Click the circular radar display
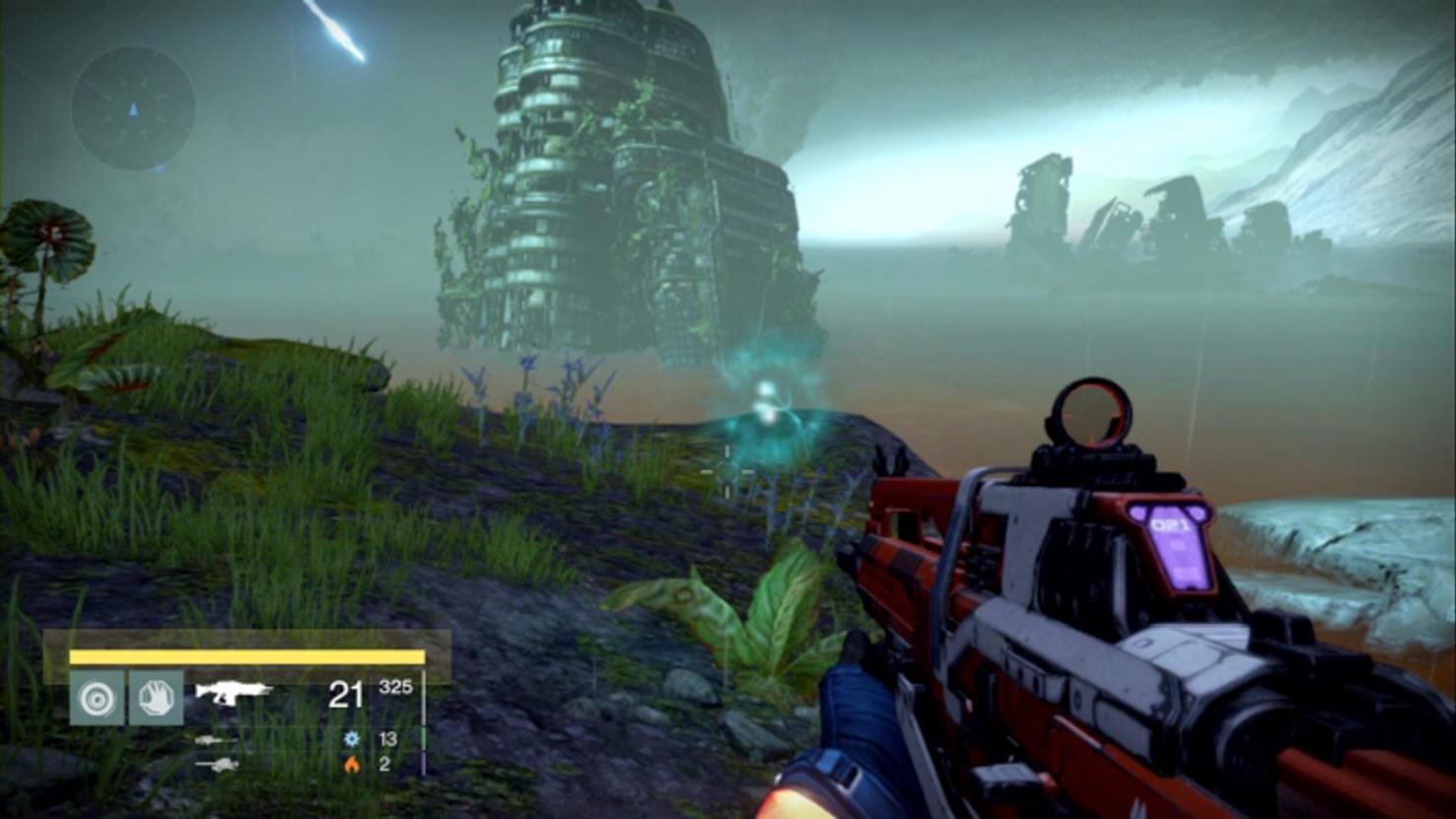 [x=133, y=107]
